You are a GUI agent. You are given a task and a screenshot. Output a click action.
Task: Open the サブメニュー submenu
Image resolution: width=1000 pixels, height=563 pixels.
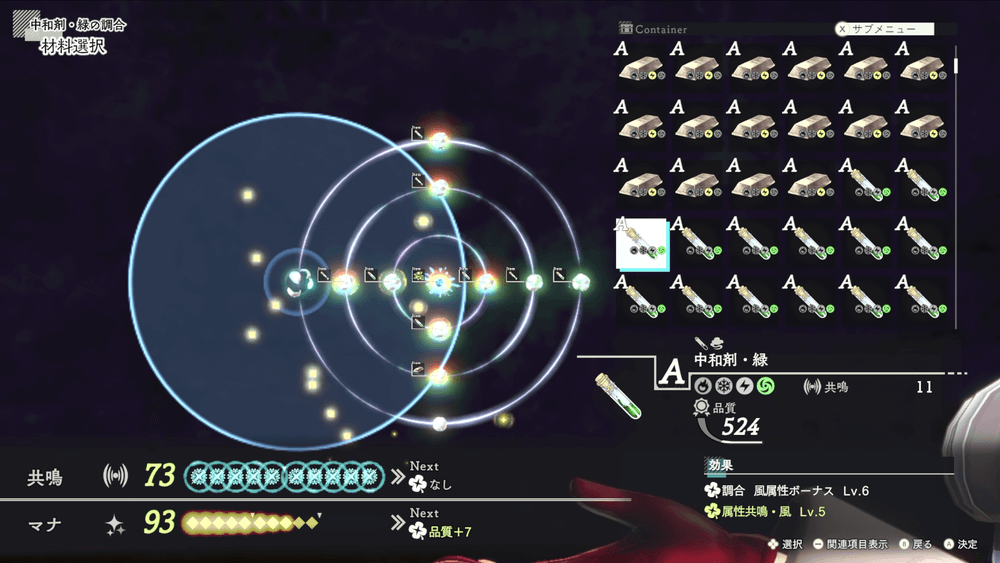point(884,29)
